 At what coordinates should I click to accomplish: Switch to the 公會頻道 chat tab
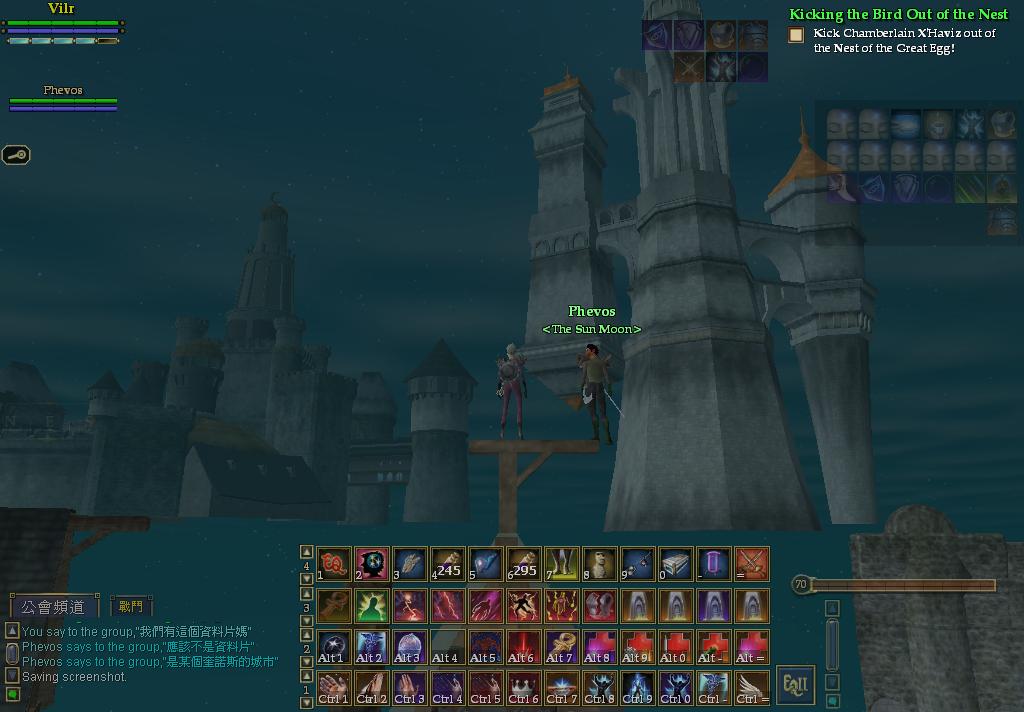coord(55,606)
